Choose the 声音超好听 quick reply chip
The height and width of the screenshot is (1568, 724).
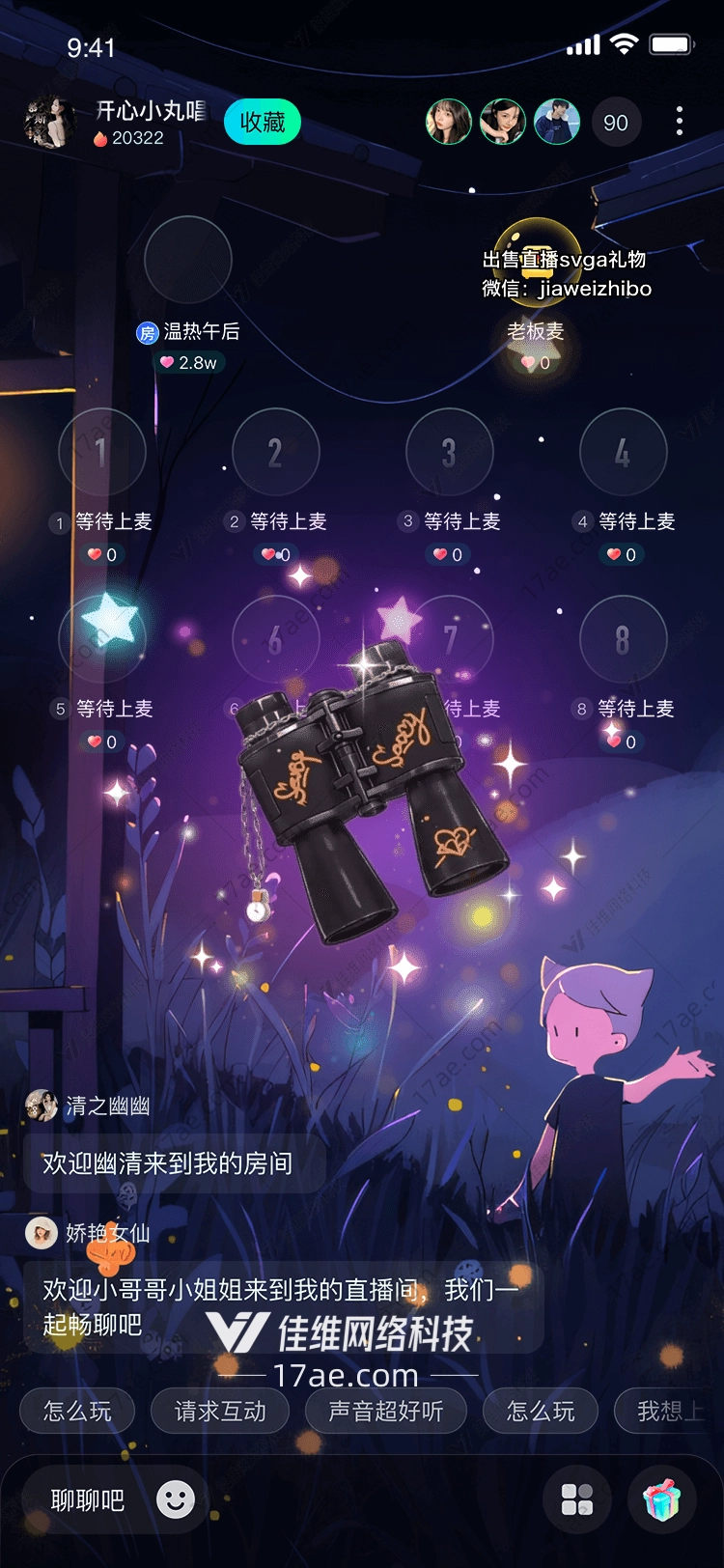[x=385, y=1412]
